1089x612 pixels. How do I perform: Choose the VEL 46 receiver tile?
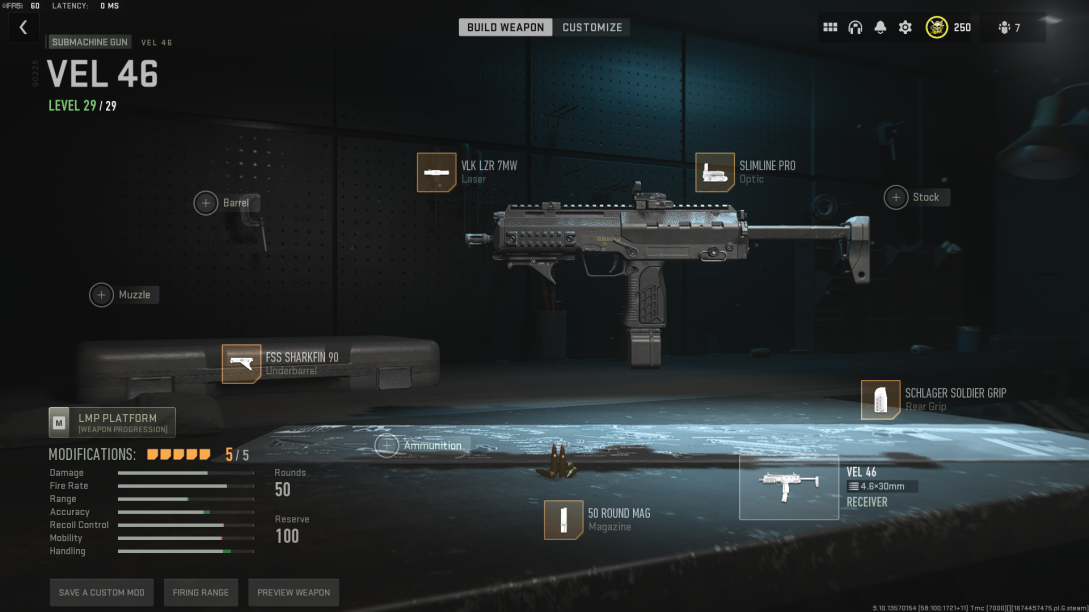pos(788,487)
